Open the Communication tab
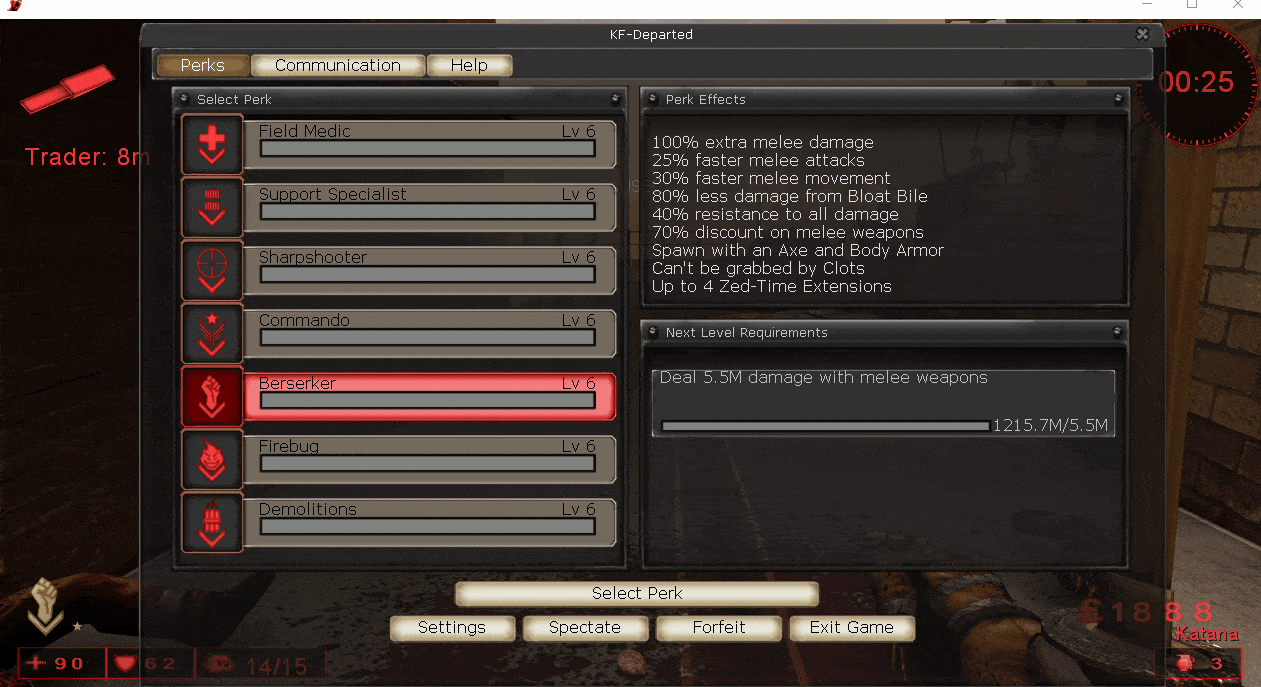The image size is (1261, 687). tap(338, 66)
